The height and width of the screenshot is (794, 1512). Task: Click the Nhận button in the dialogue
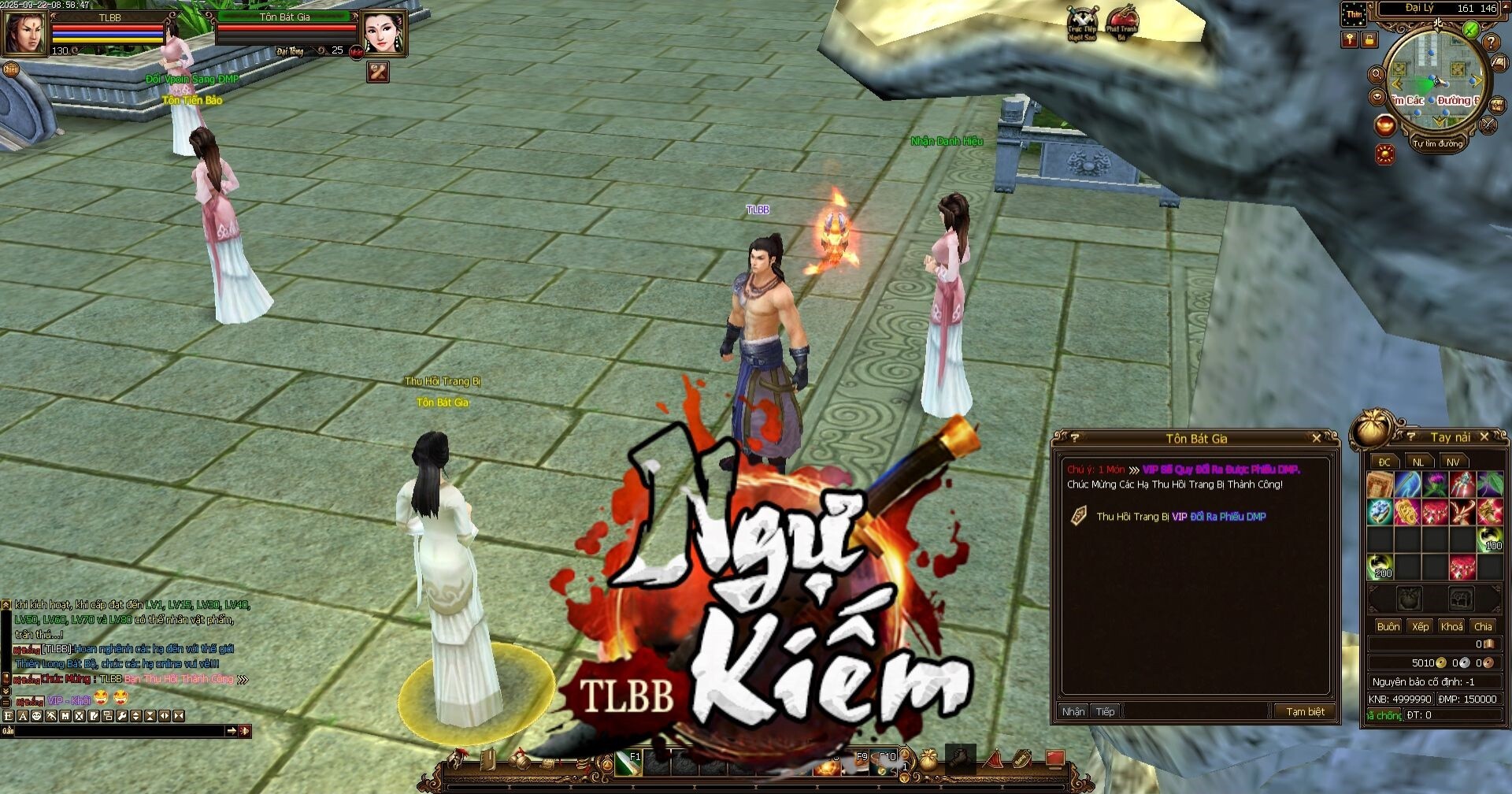pyautogui.click(x=1073, y=711)
